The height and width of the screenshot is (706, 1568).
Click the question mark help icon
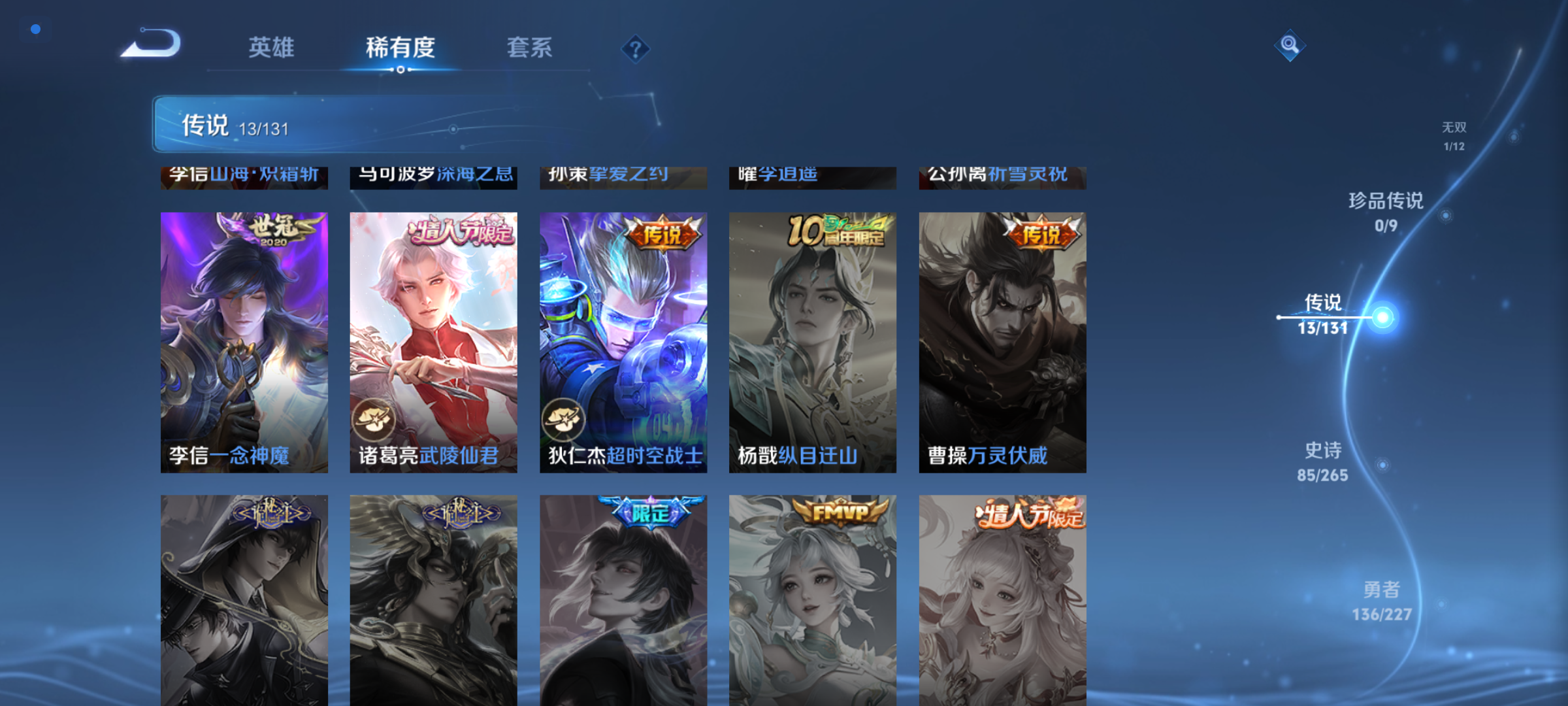[x=634, y=48]
